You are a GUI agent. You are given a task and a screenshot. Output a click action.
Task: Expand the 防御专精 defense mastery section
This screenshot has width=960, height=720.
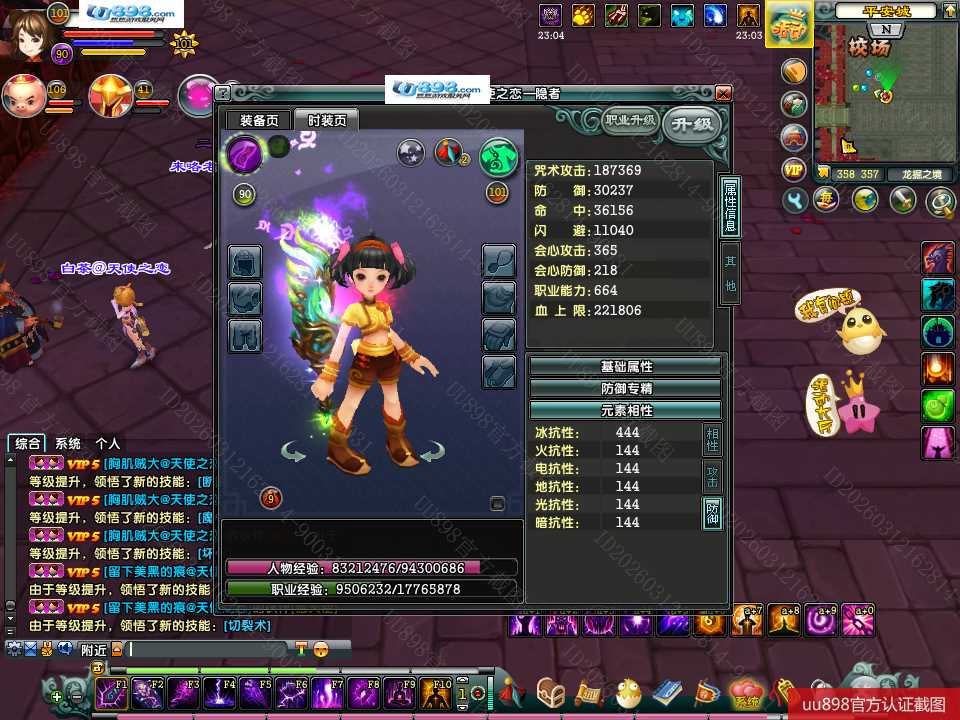point(625,388)
